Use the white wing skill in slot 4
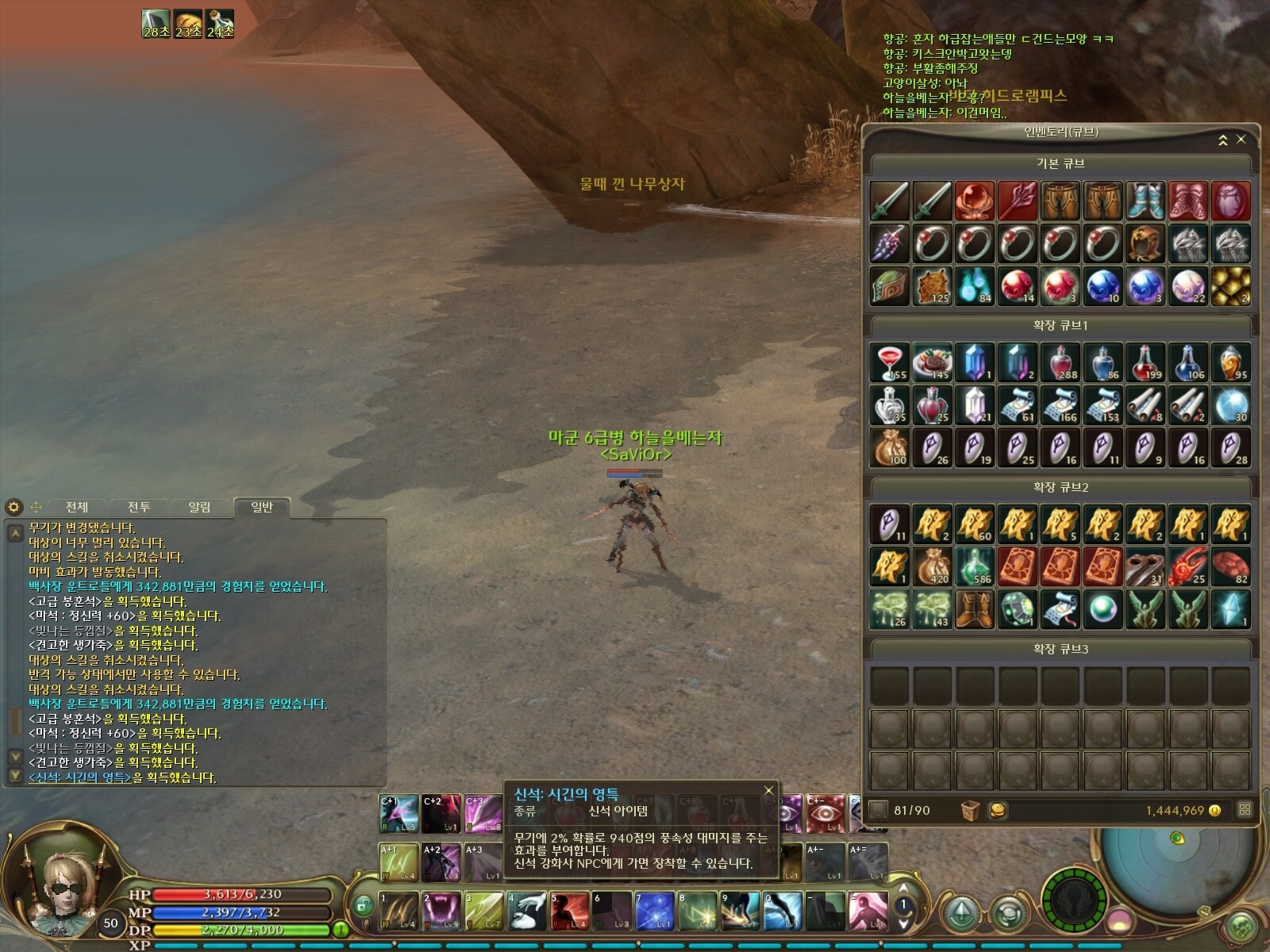The height and width of the screenshot is (952, 1270). coord(526,911)
